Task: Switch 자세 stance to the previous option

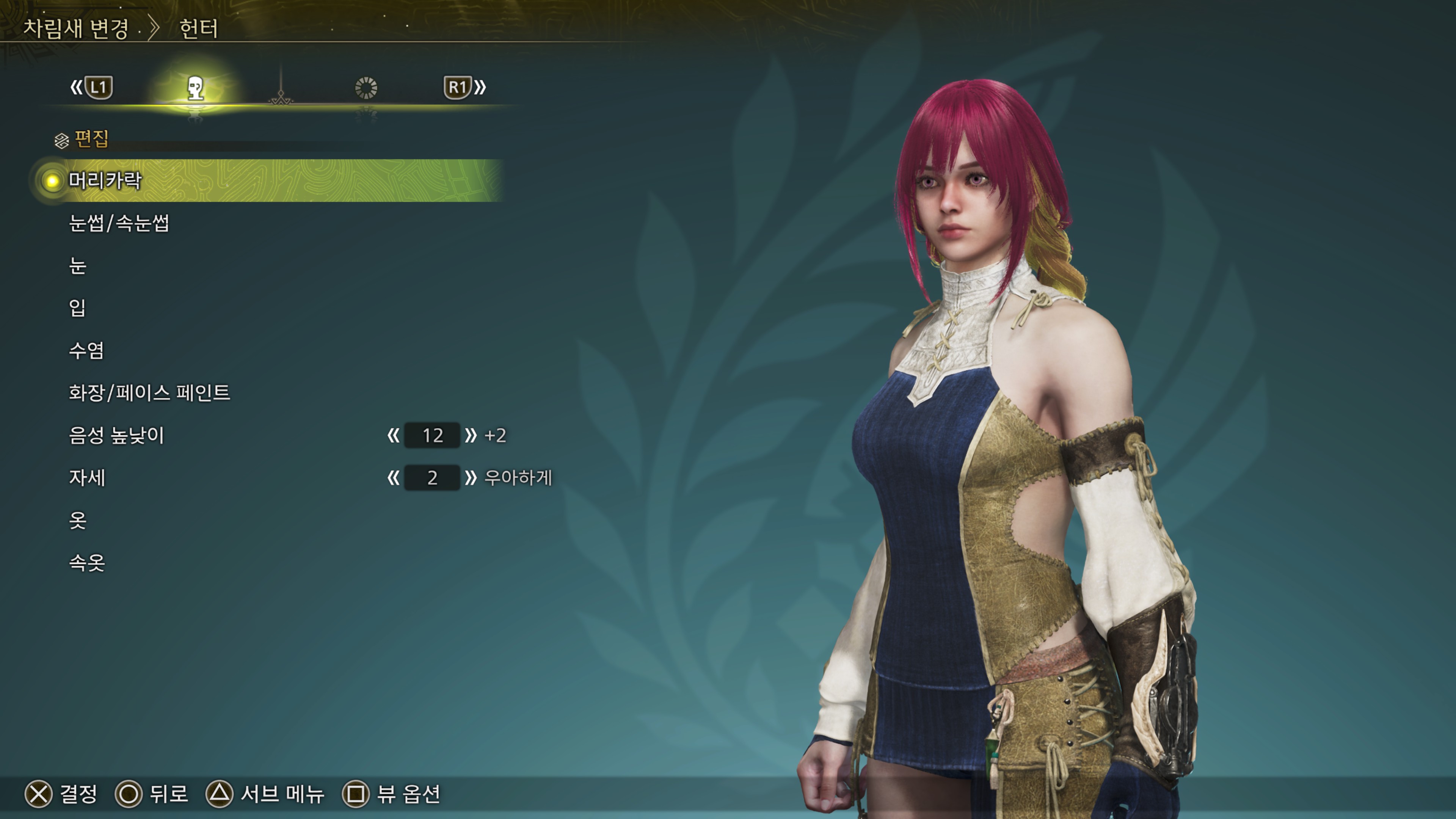Action: (x=394, y=478)
